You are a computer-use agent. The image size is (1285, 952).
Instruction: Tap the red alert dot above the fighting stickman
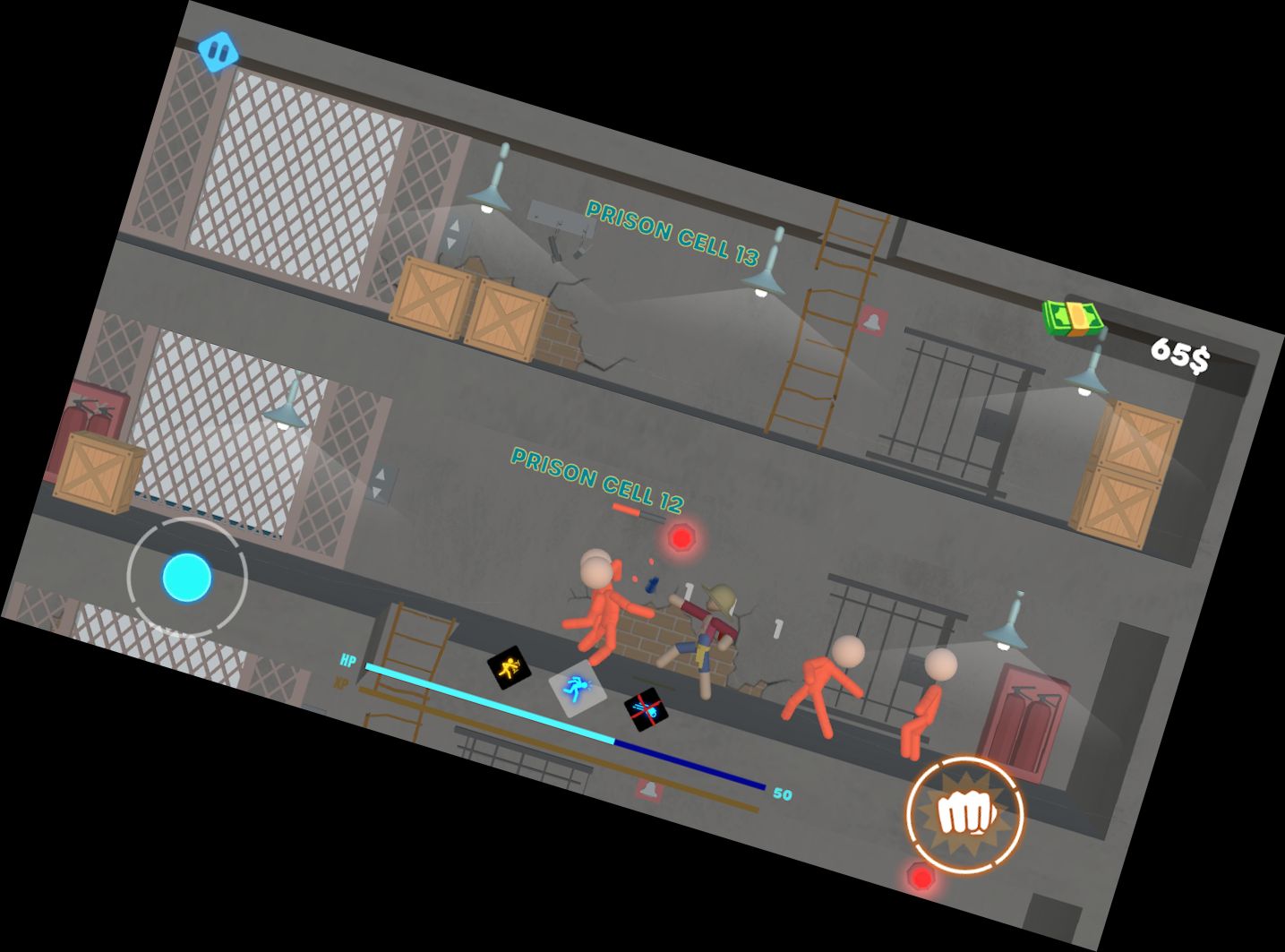click(x=681, y=537)
